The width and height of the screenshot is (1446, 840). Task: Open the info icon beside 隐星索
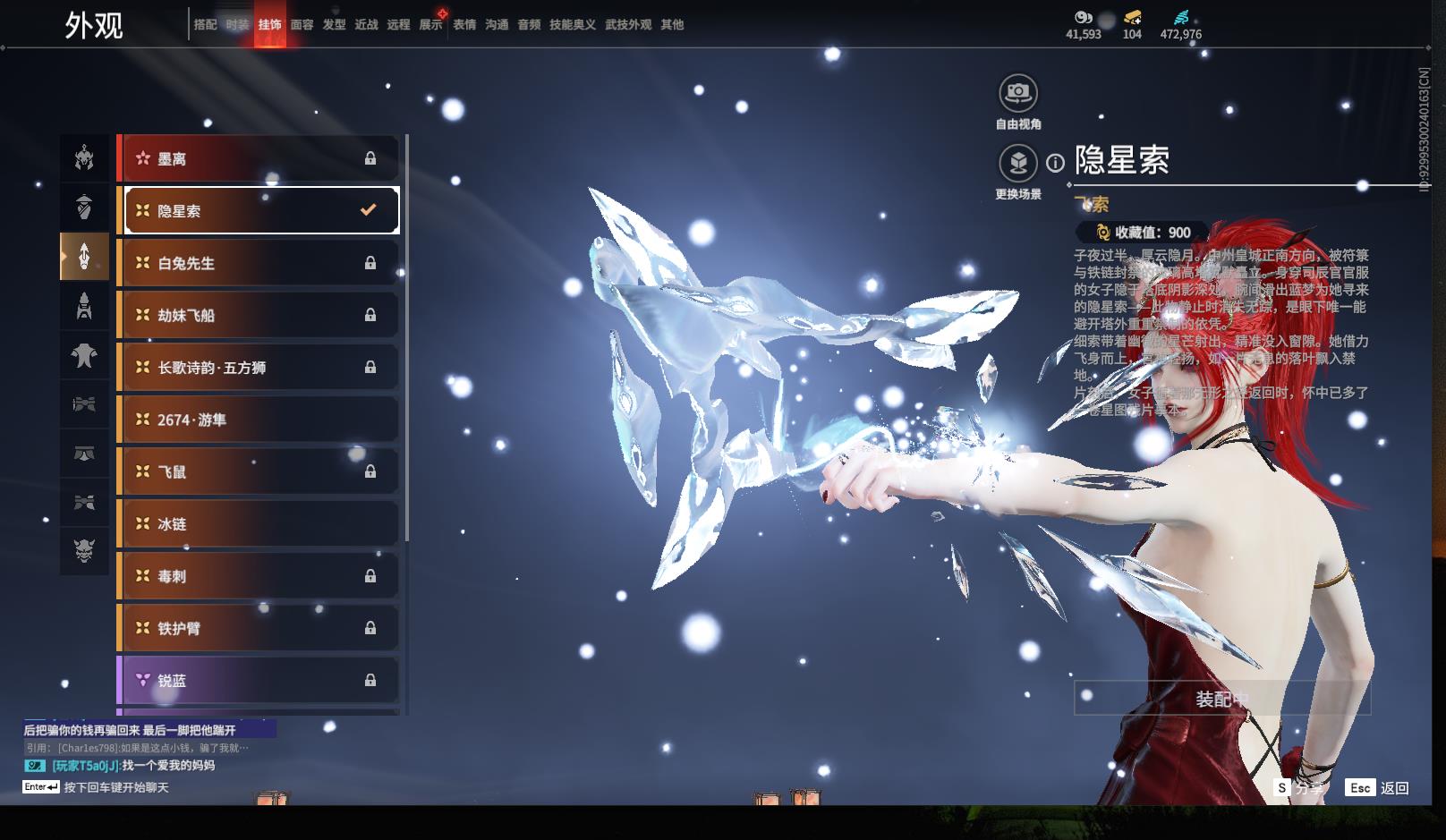[x=1056, y=163]
